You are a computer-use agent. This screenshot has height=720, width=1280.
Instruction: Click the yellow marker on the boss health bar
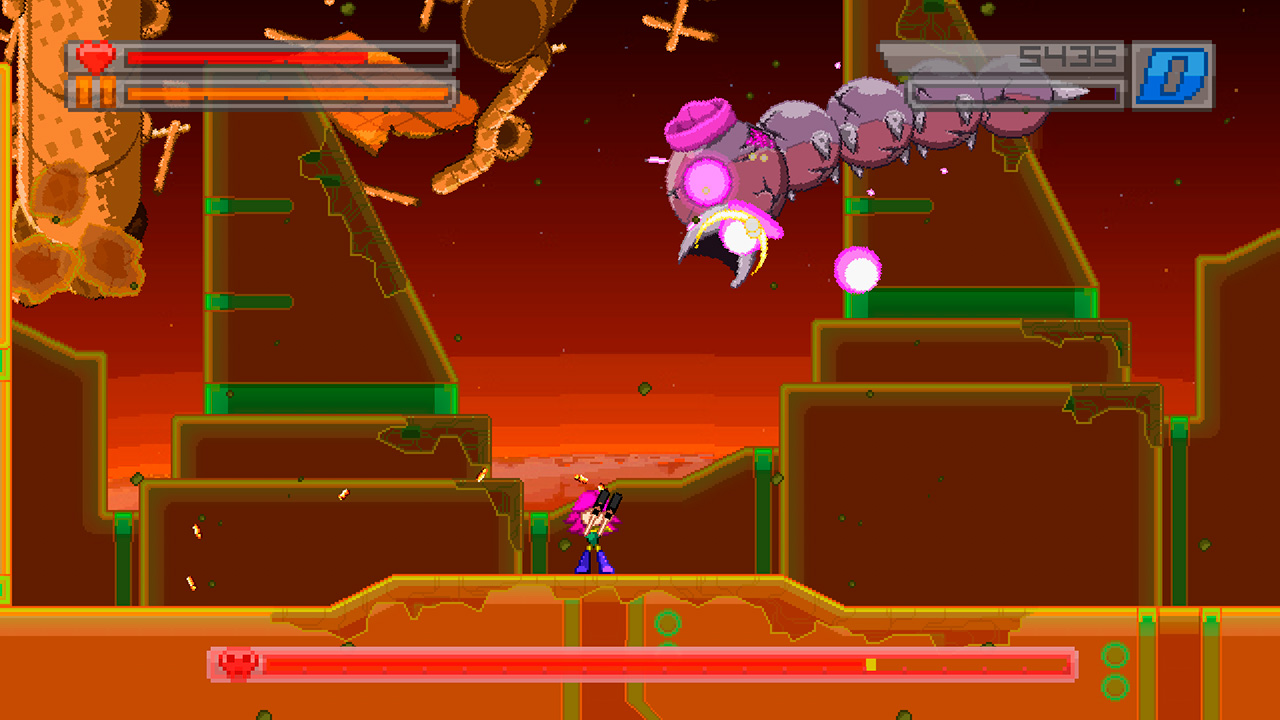coord(869,660)
